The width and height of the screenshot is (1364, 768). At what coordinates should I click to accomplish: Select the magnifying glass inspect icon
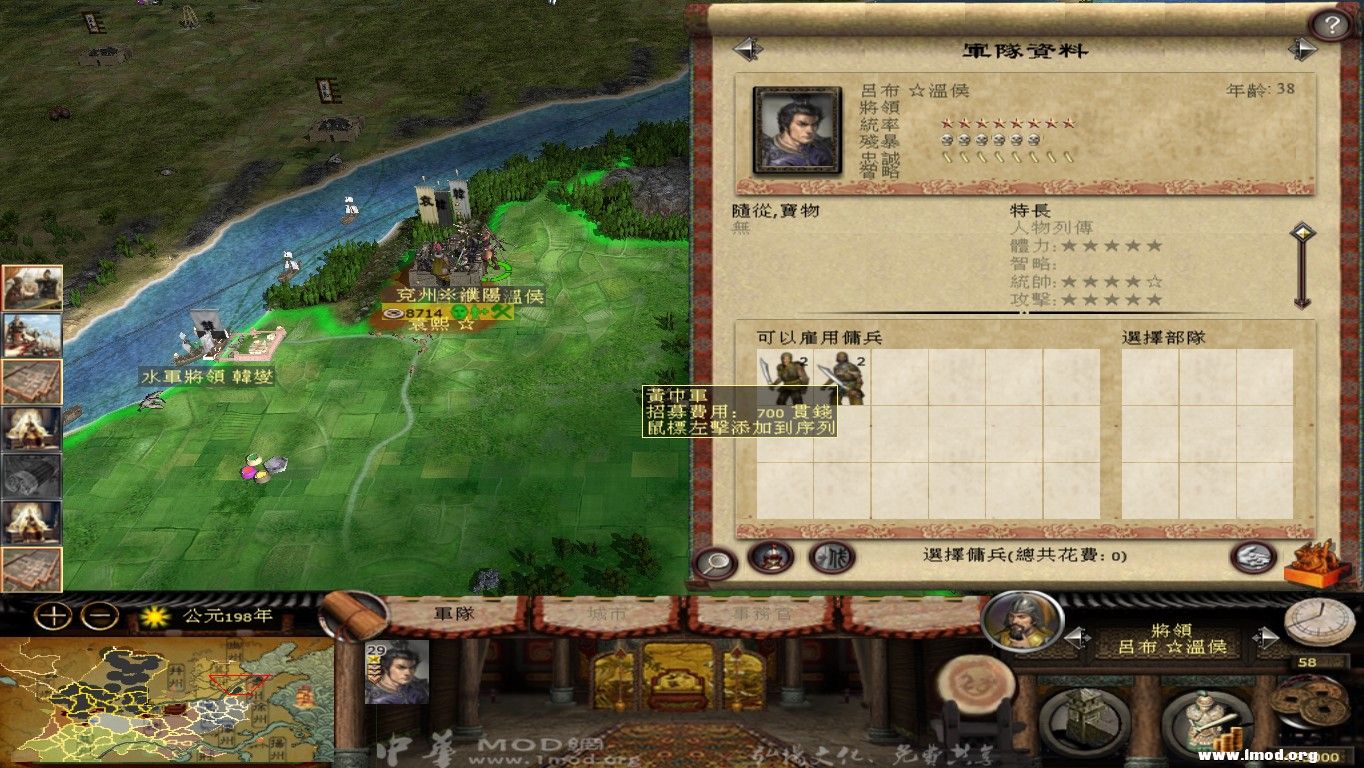pos(714,560)
